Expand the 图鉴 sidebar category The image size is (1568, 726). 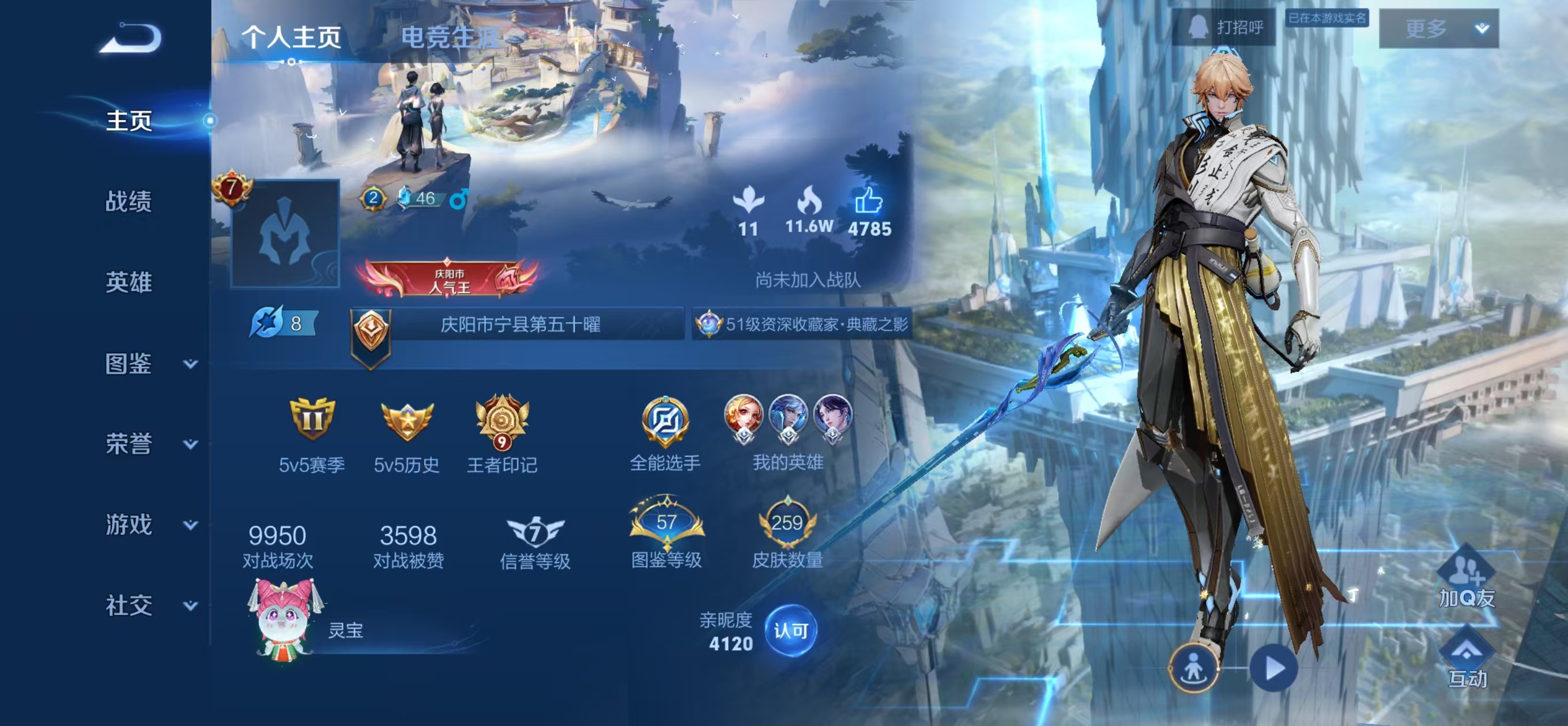149,364
